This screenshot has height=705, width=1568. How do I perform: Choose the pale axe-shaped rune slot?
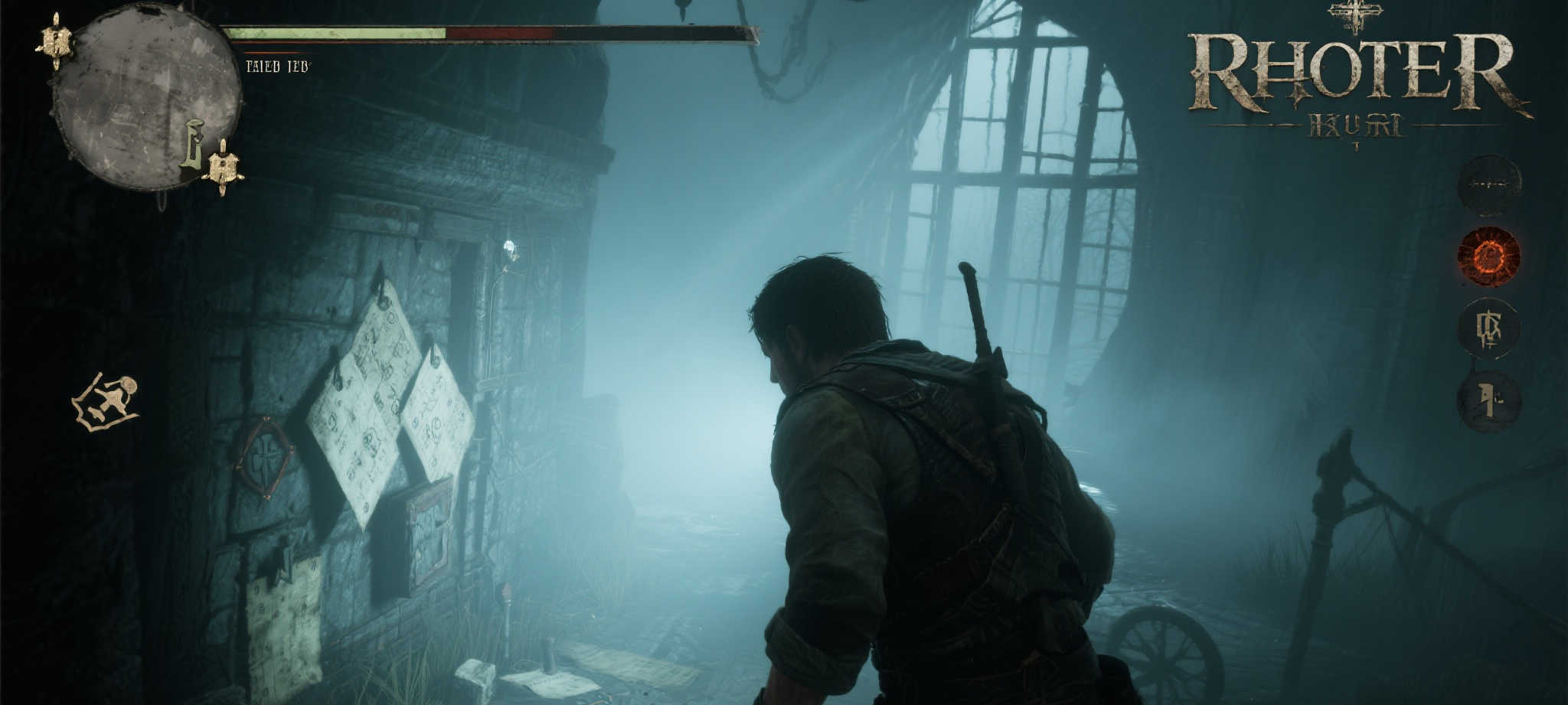[1488, 401]
